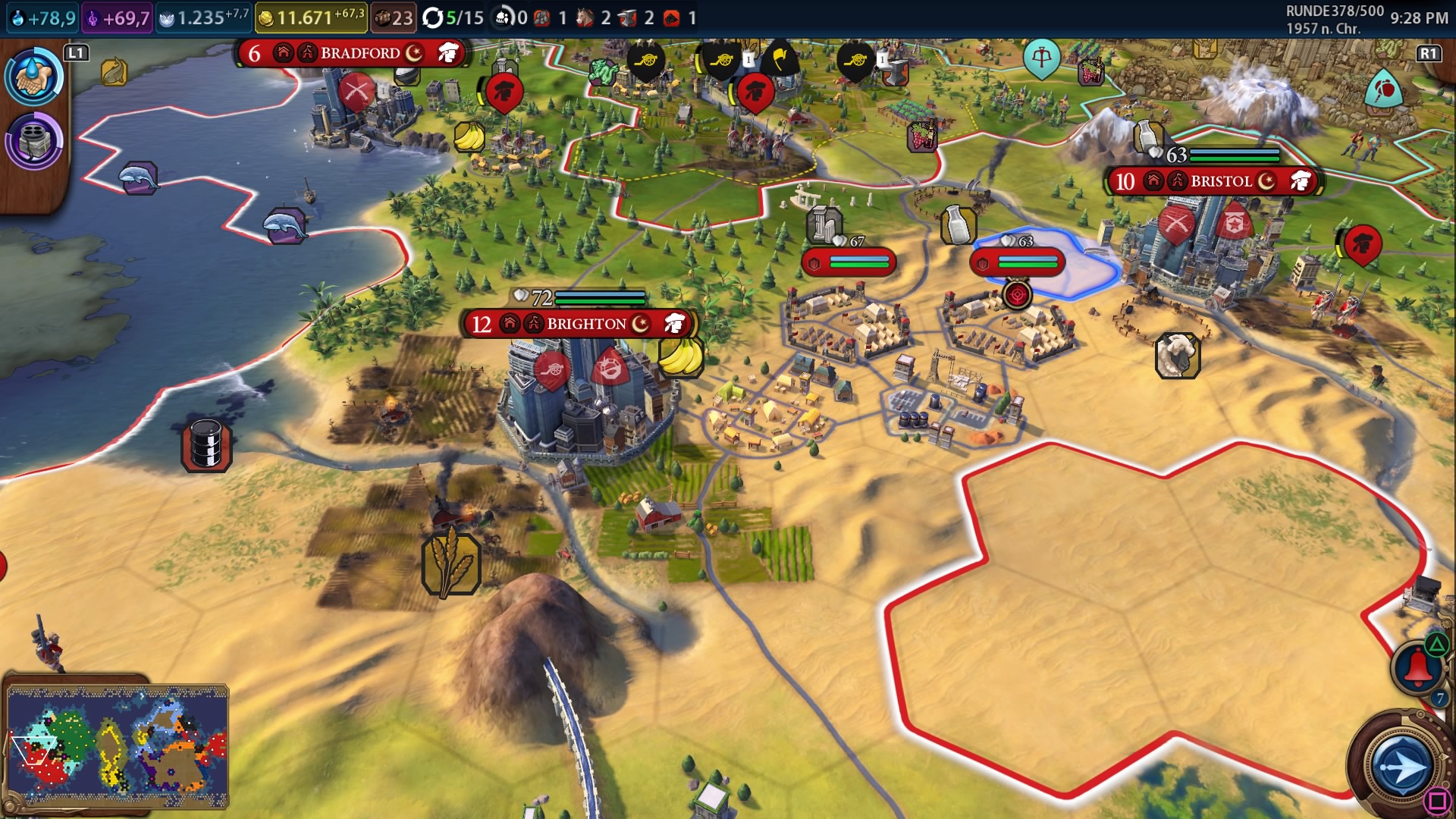Viewport: 1456px width, 819px height.
Task: Select the red helmet unit flag near Bradford
Action: click(504, 93)
